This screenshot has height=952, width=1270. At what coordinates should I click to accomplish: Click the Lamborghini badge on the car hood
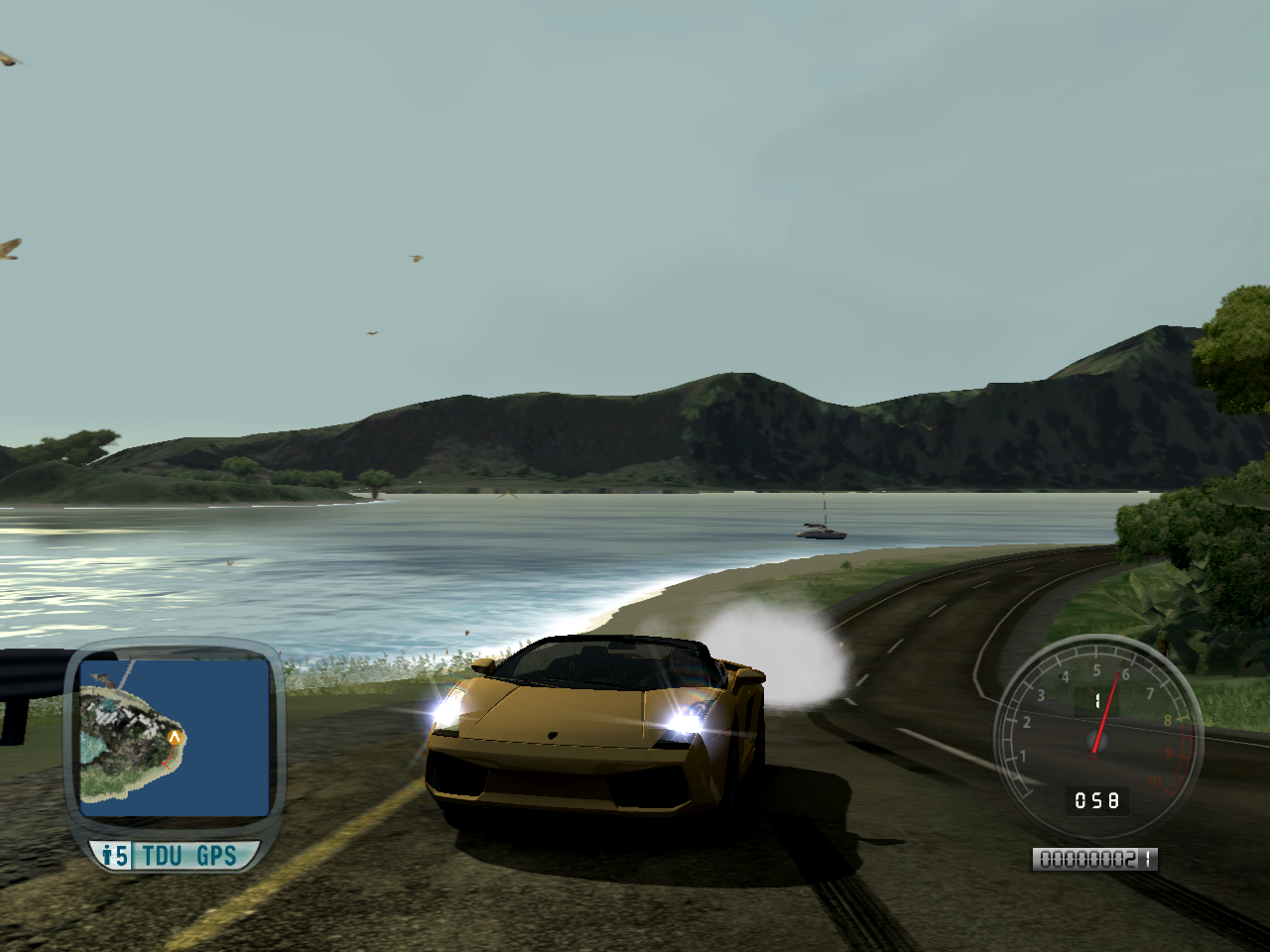click(x=554, y=737)
